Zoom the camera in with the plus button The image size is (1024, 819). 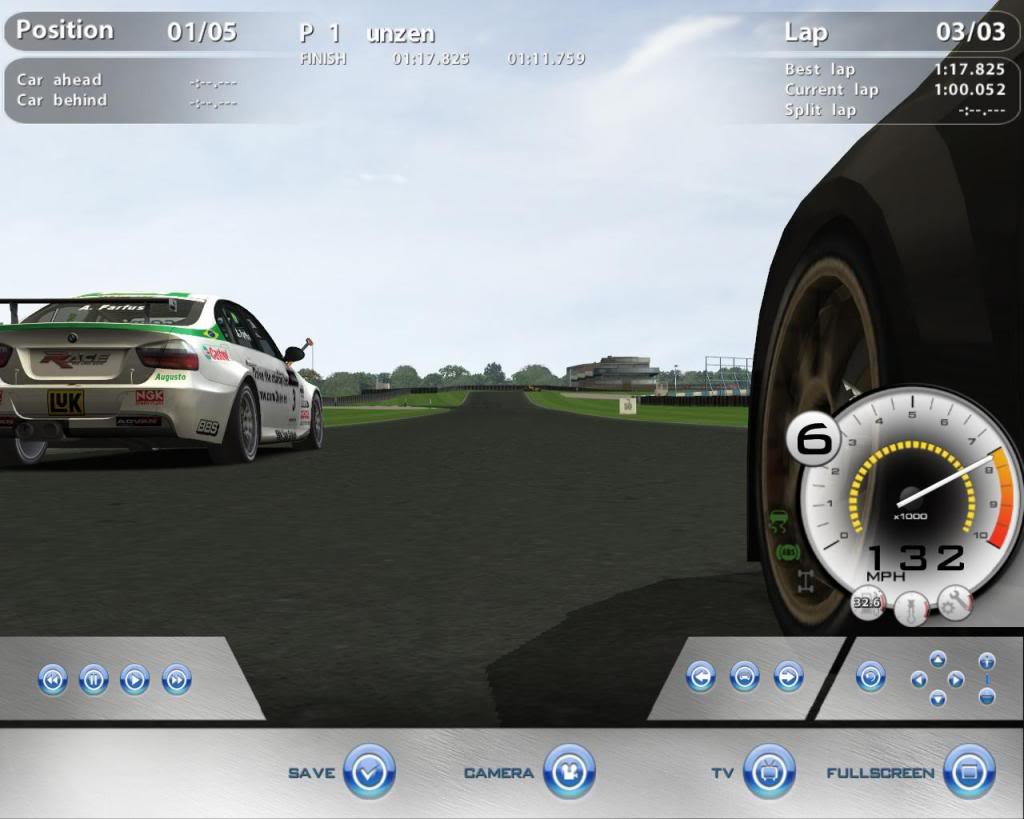(x=987, y=661)
